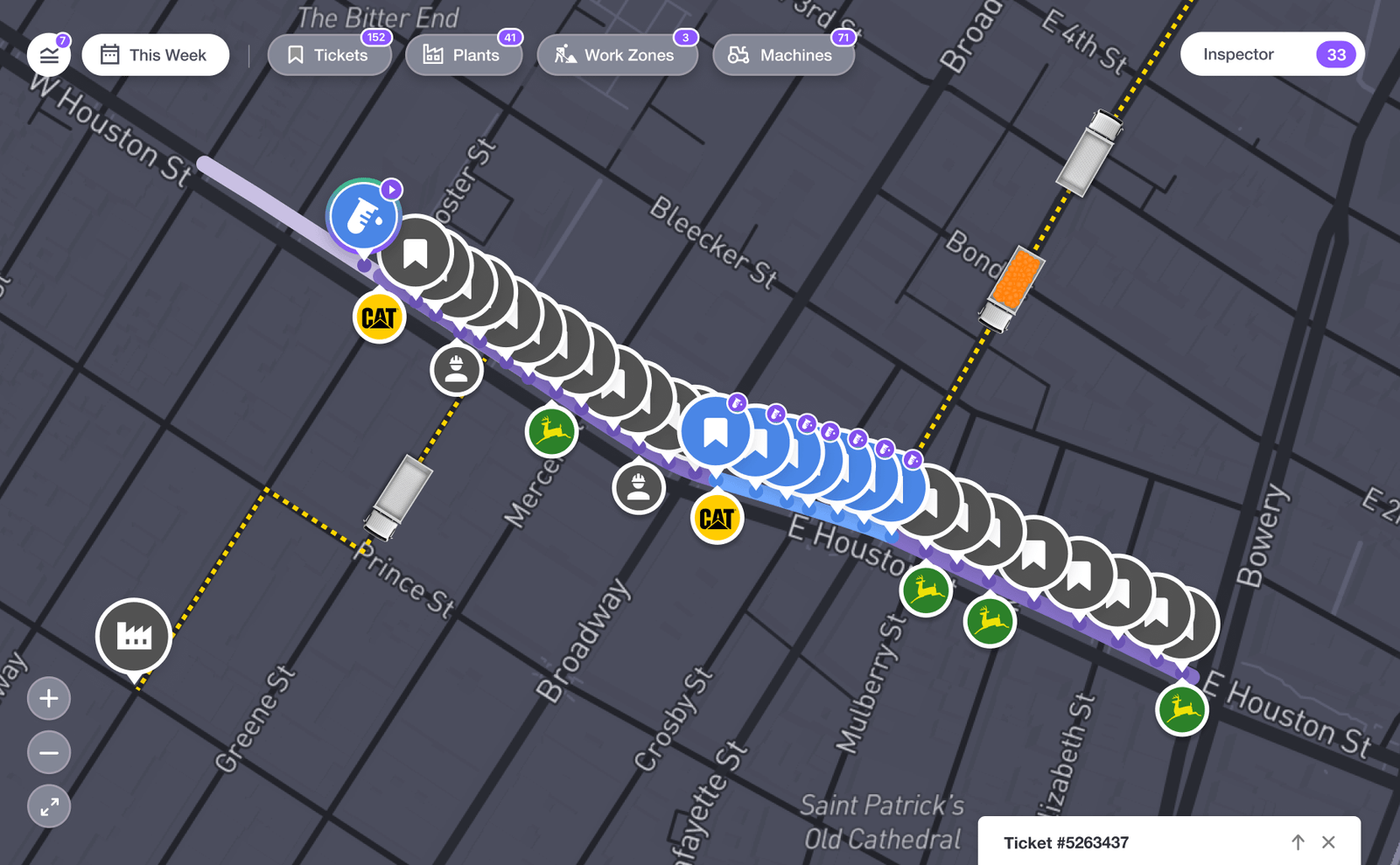Select the orange dump truck on map
Viewport: 1400px width, 865px height.
tap(1016, 279)
